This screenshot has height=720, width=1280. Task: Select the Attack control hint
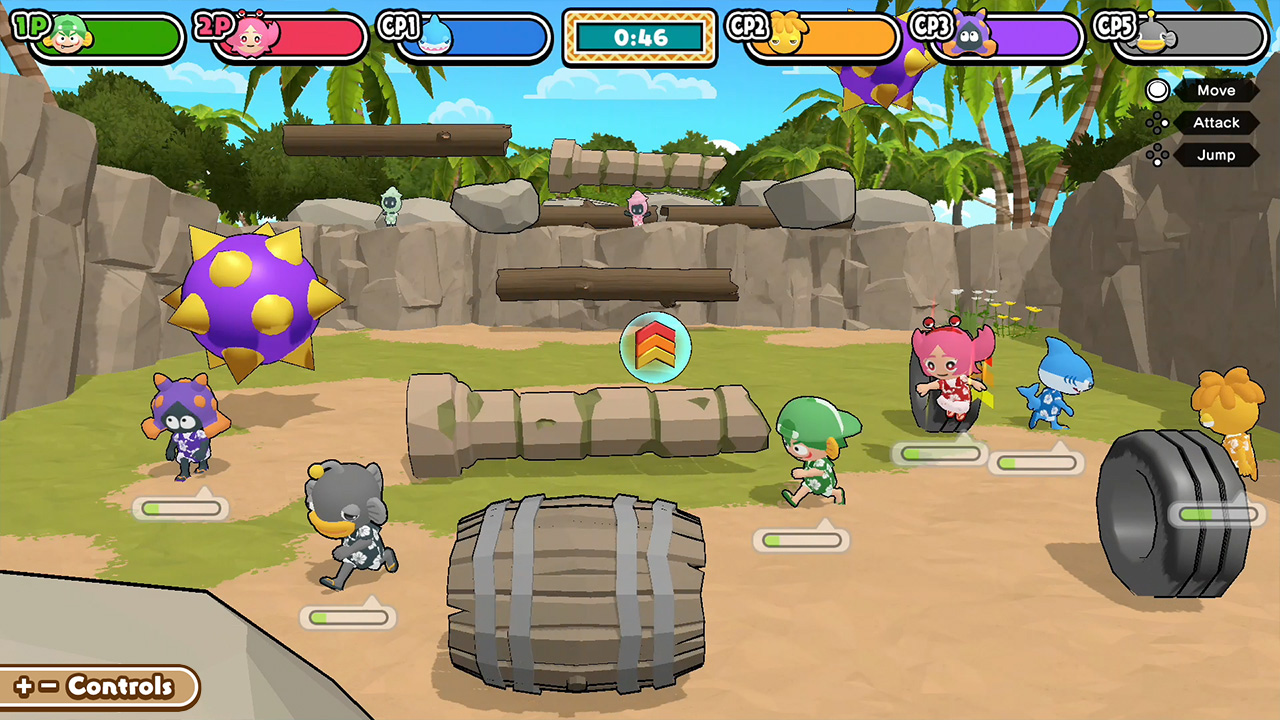click(x=1216, y=123)
